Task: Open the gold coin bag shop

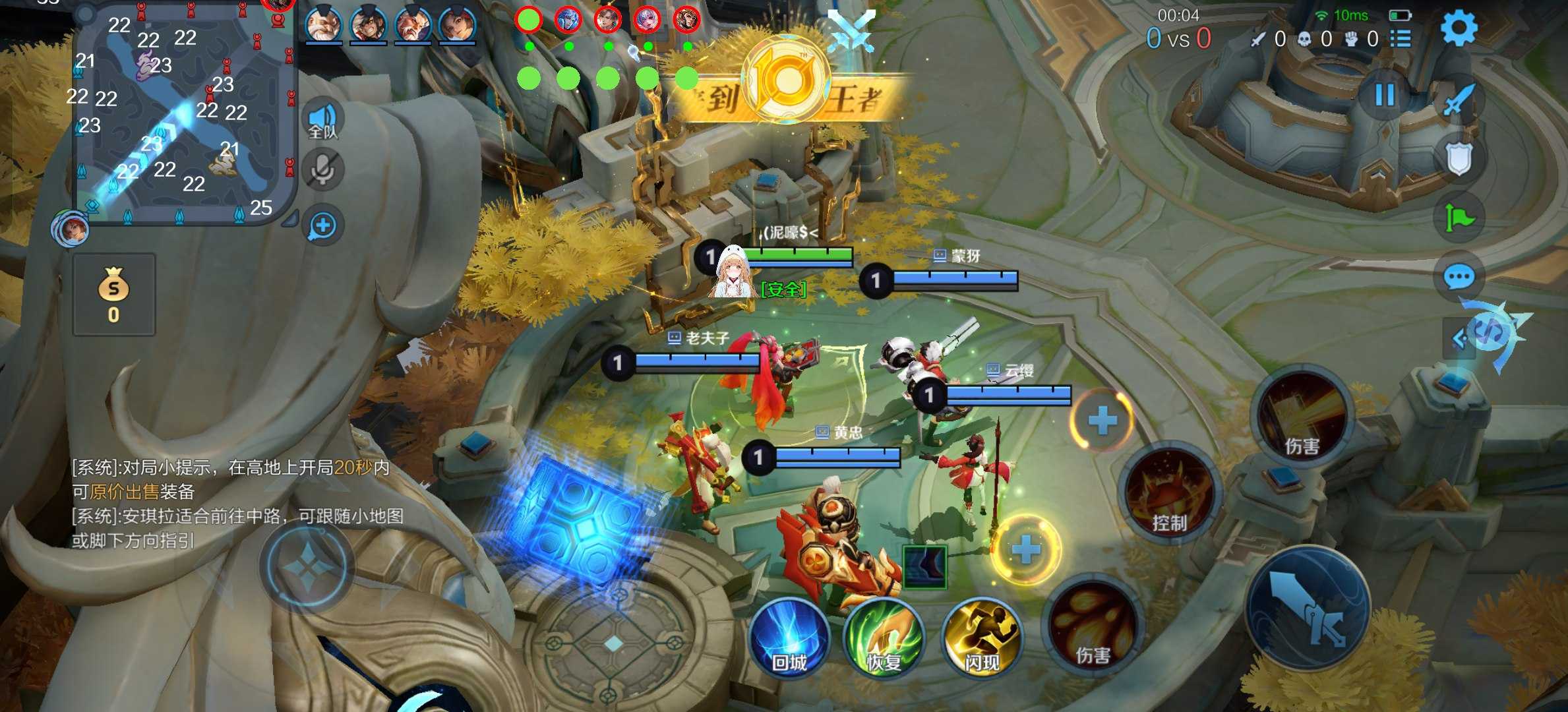Action: [114, 295]
